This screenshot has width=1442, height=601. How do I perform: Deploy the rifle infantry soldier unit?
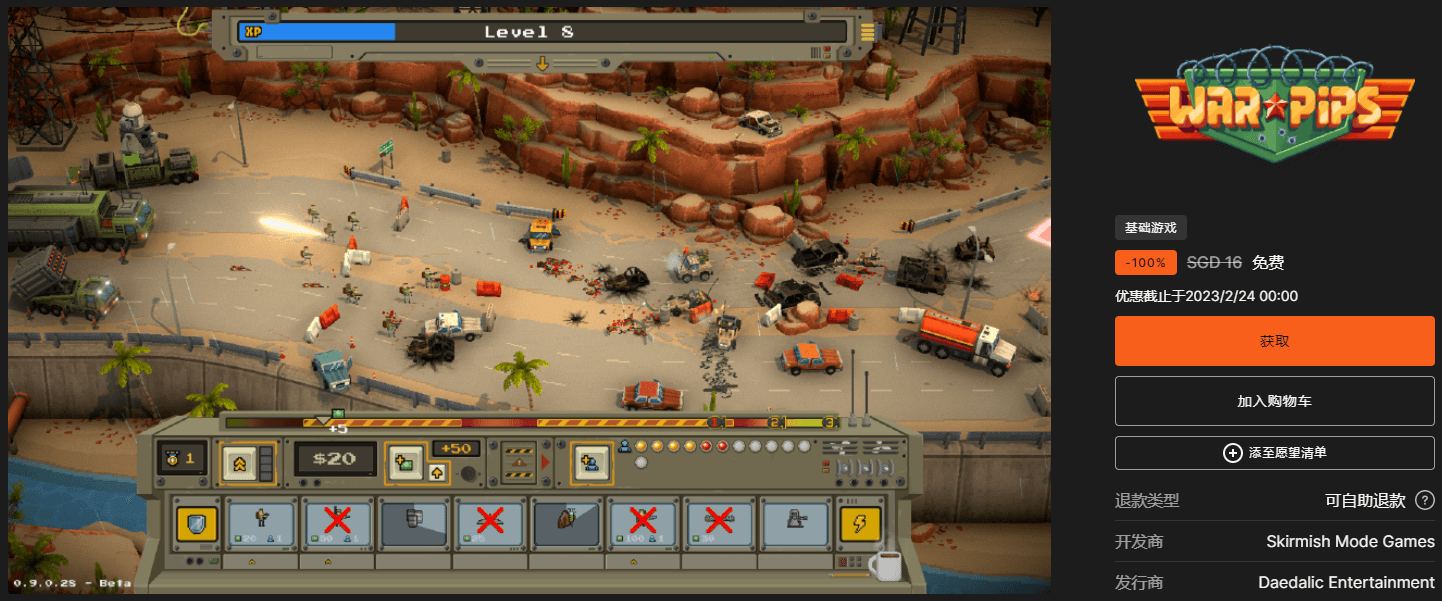[x=262, y=523]
